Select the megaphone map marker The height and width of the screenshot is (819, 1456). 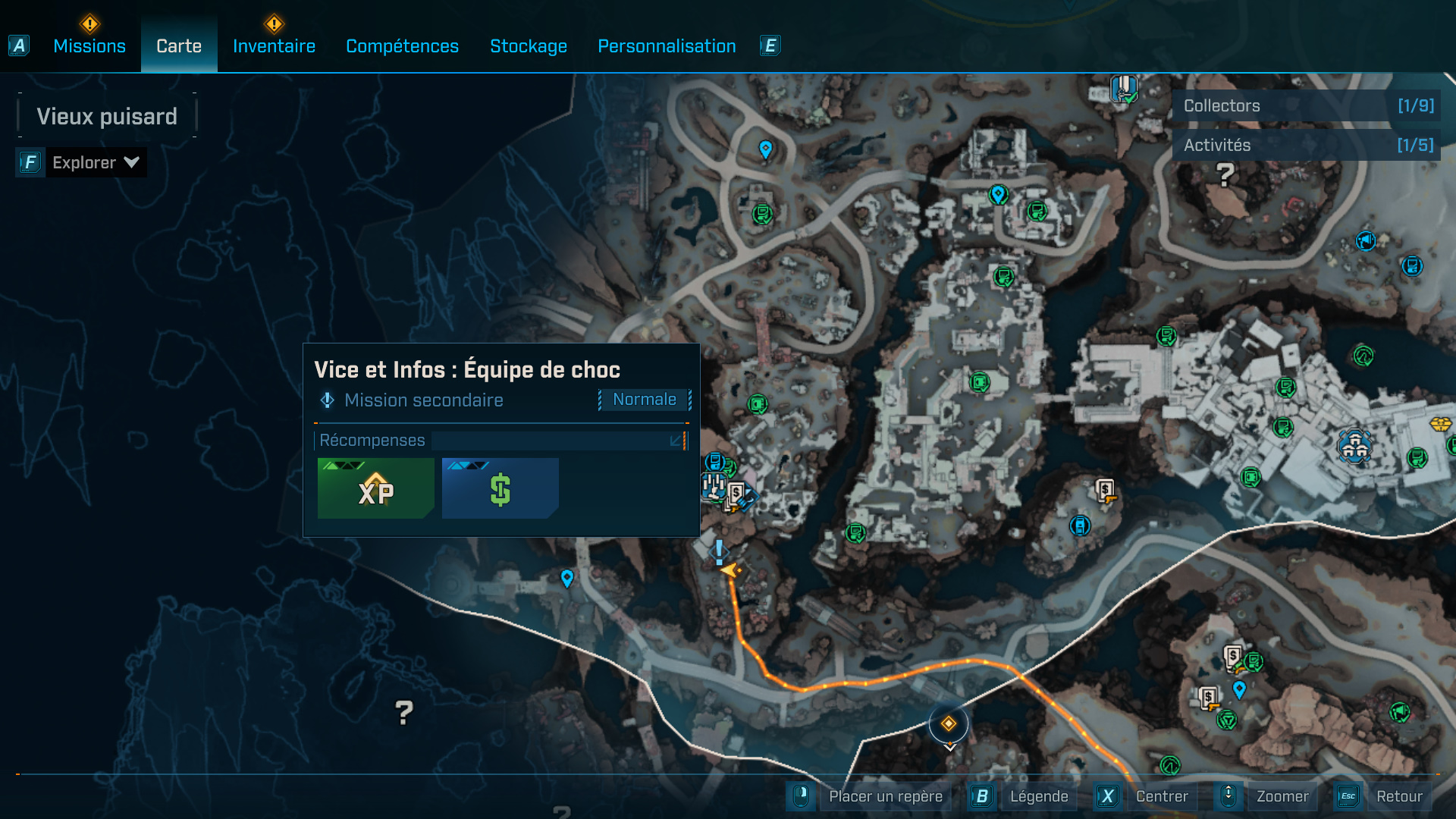pyautogui.click(x=1366, y=241)
